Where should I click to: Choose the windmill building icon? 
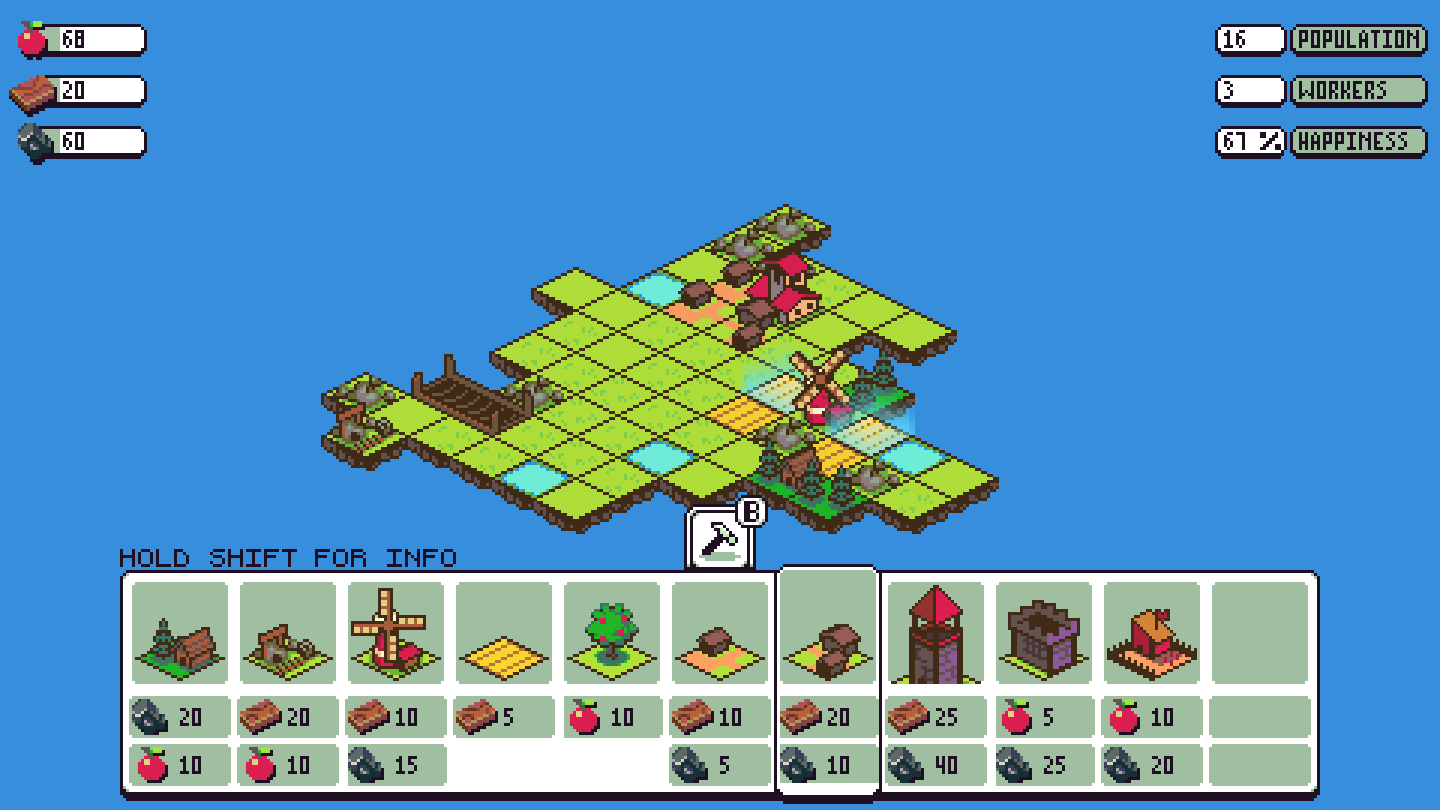coord(395,630)
